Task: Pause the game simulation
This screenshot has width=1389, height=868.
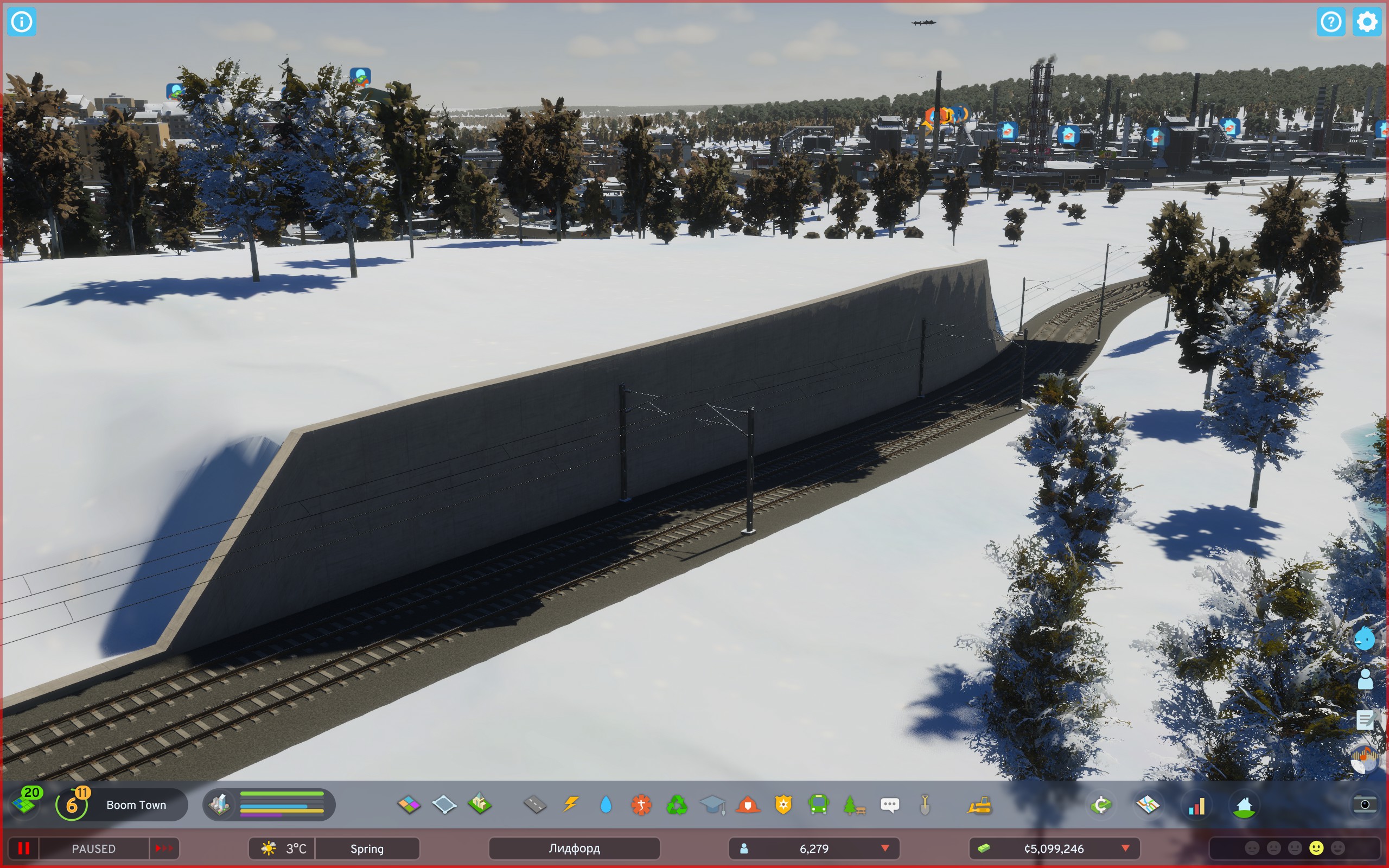Action: pos(24,848)
